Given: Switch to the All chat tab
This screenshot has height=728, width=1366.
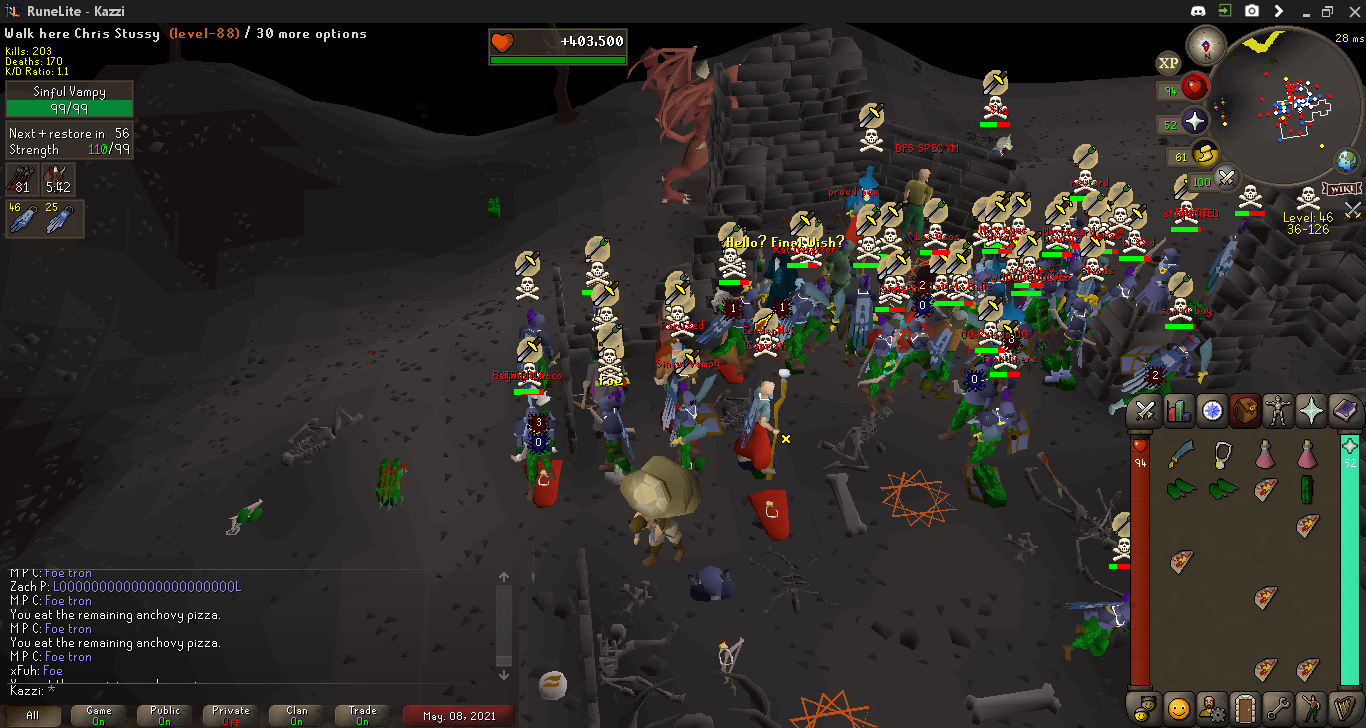Looking at the screenshot, I should tap(36, 716).
